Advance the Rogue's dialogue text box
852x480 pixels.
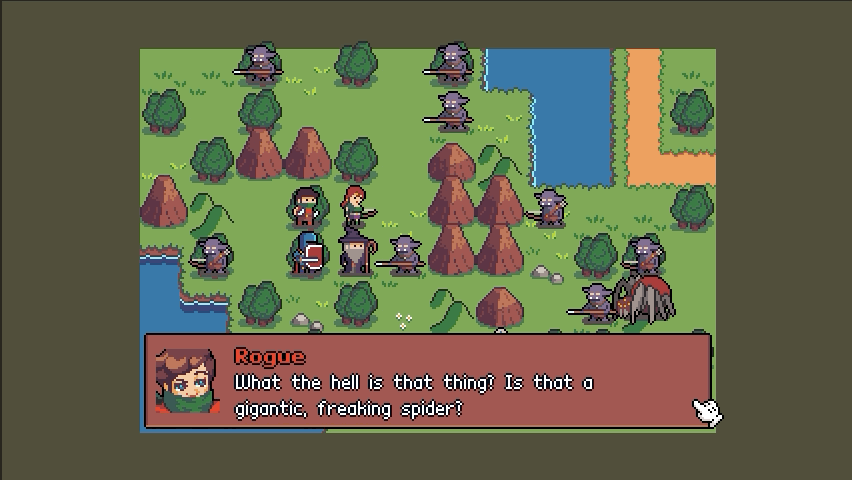pyautogui.click(x=428, y=384)
